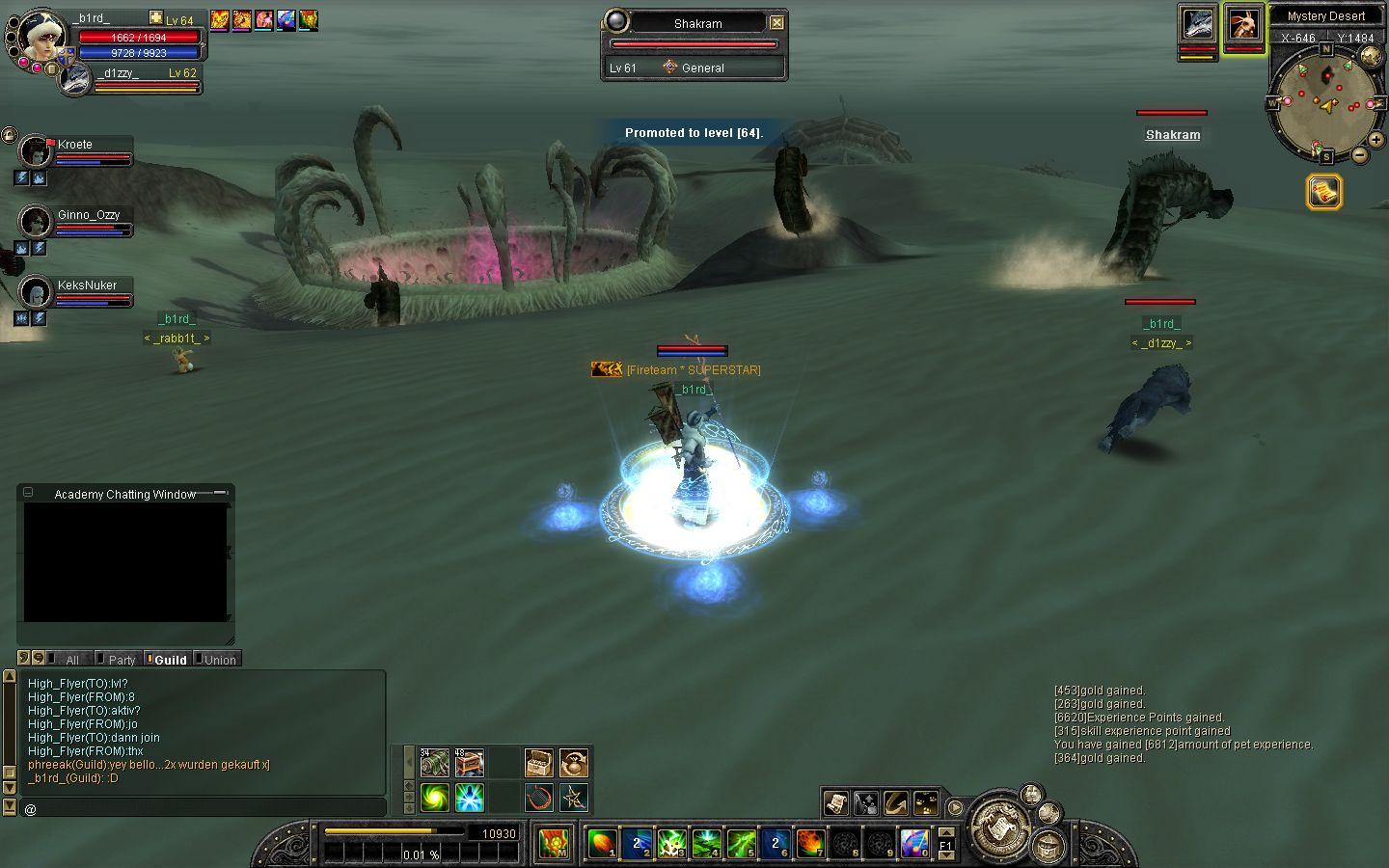
Task: Select the rabbit pet portrait
Action: (1243, 24)
